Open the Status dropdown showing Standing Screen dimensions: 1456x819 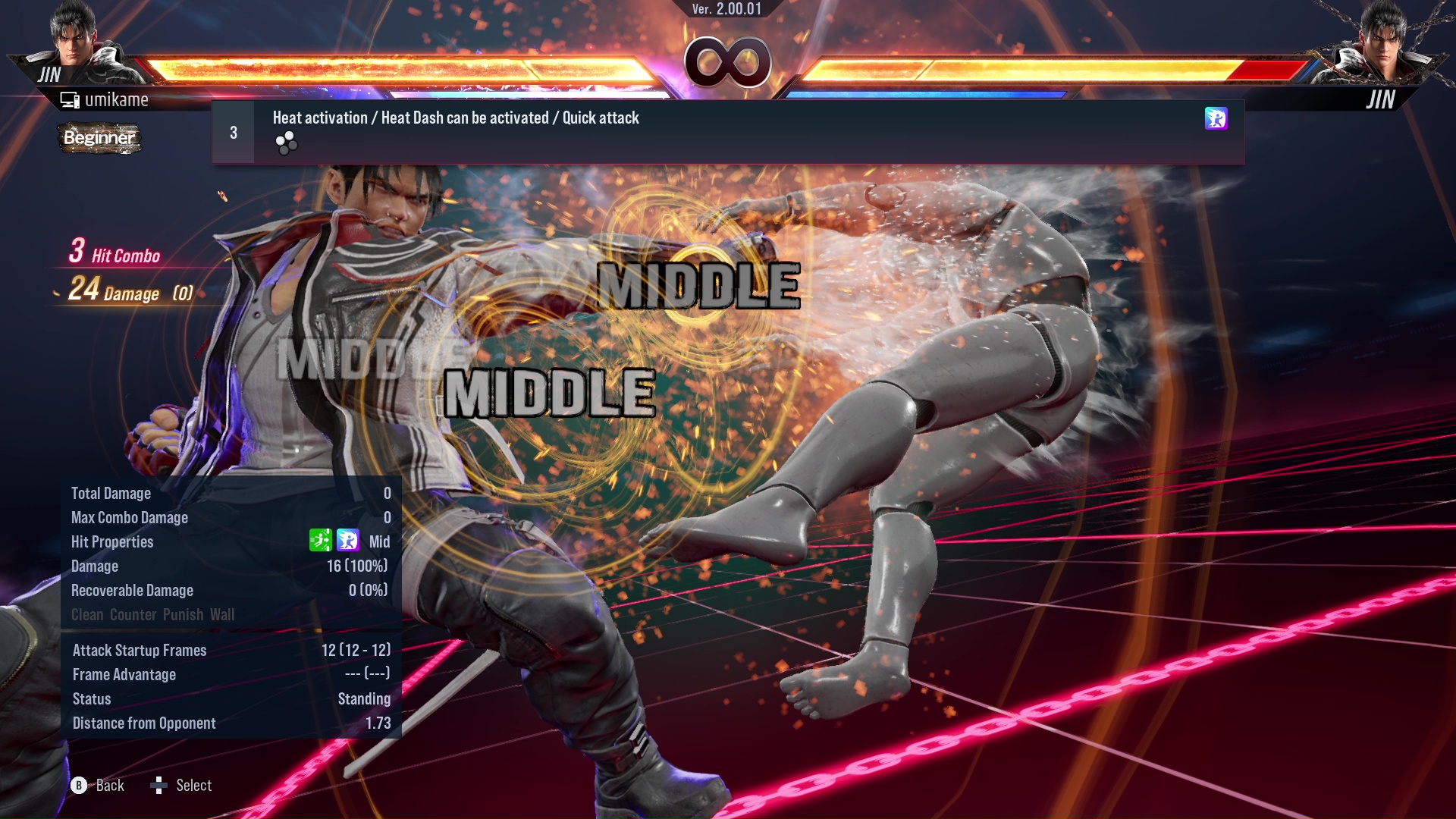click(x=365, y=698)
